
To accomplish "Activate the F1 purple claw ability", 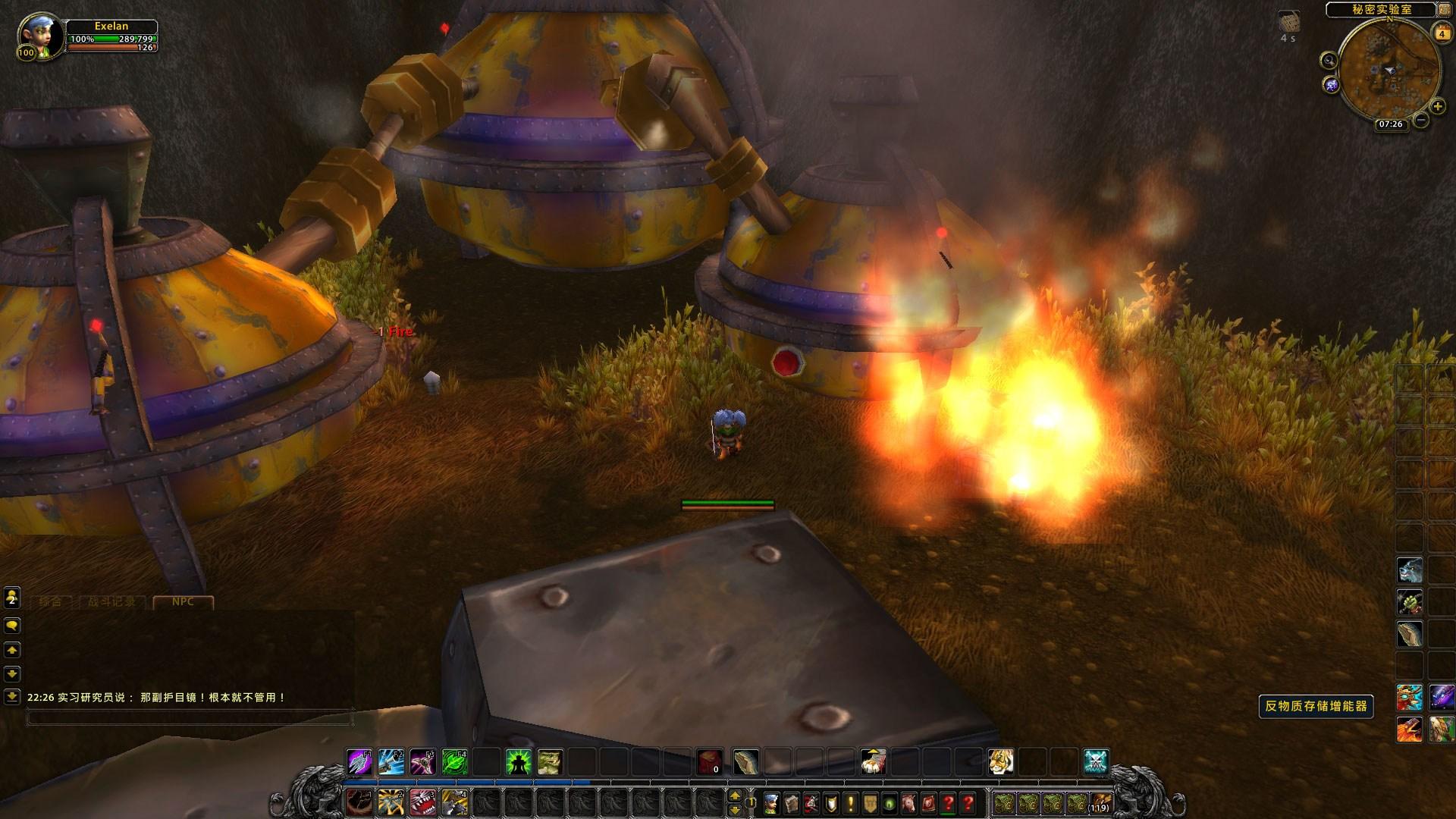I will tap(359, 761).
